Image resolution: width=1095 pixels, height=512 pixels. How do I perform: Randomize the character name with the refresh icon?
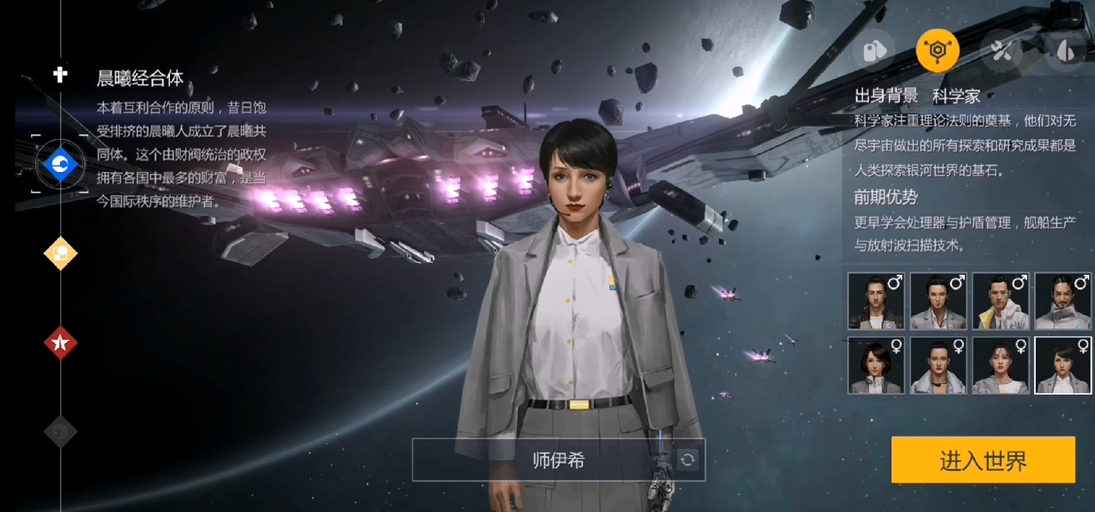coord(687,460)
